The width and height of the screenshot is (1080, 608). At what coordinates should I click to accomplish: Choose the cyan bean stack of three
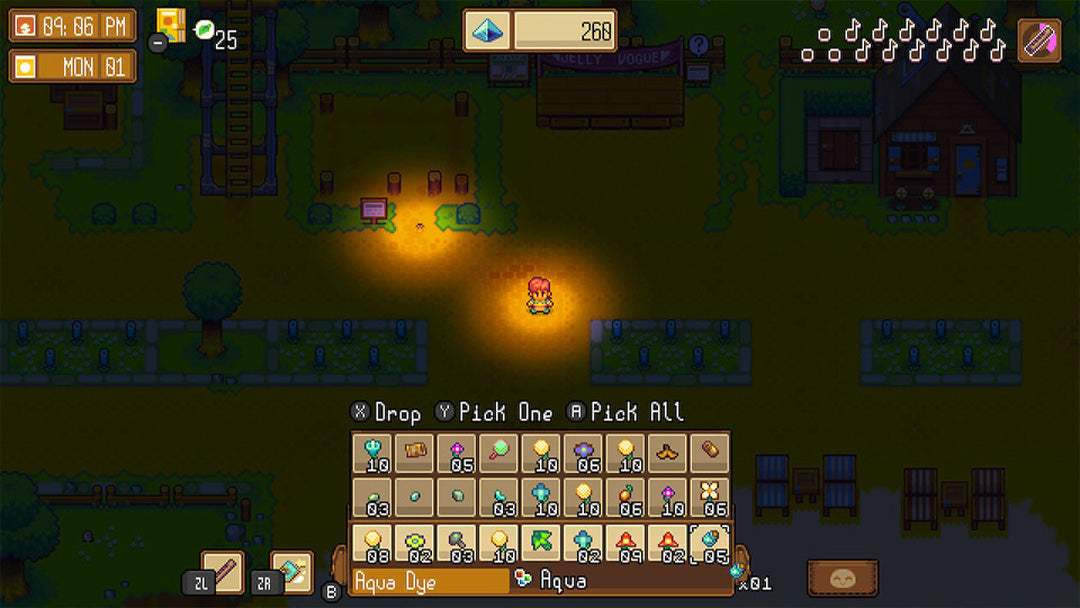[x=498, y=497]
